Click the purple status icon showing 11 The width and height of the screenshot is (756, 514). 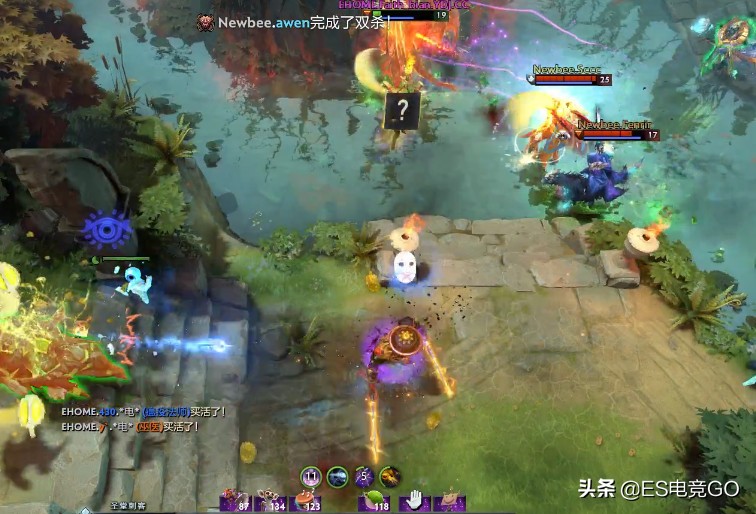point(311,476)
